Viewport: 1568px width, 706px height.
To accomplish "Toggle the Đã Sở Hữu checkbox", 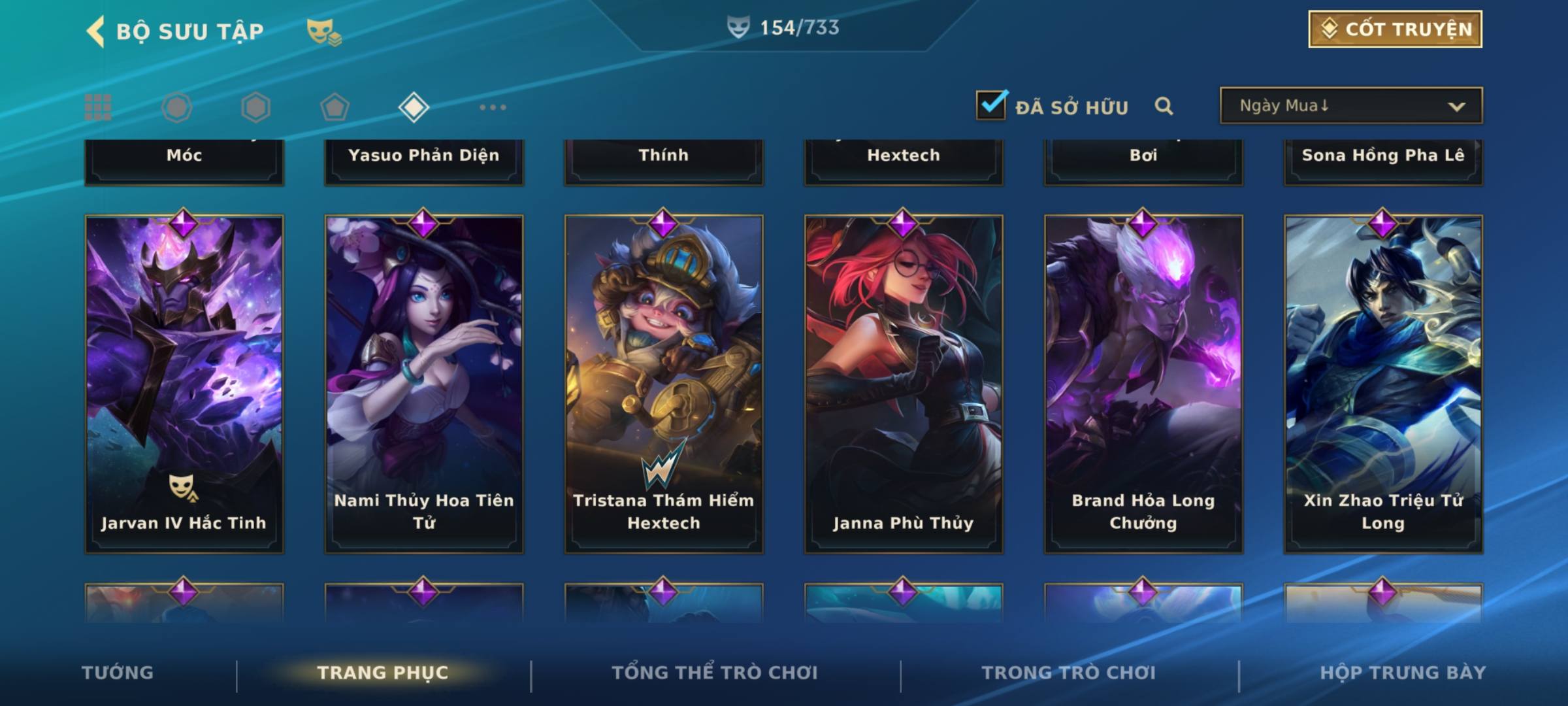I will pos(991,105).
